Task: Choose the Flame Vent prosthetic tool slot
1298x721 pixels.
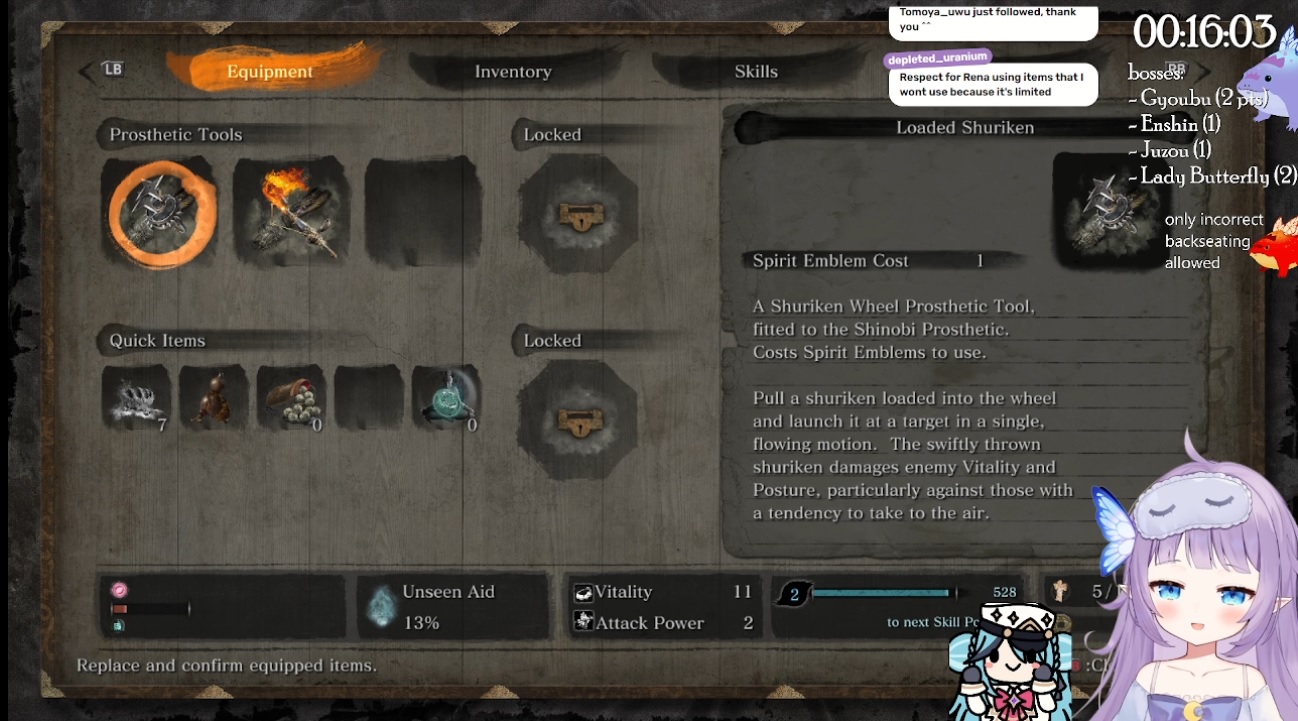Action: pos(291,212)
